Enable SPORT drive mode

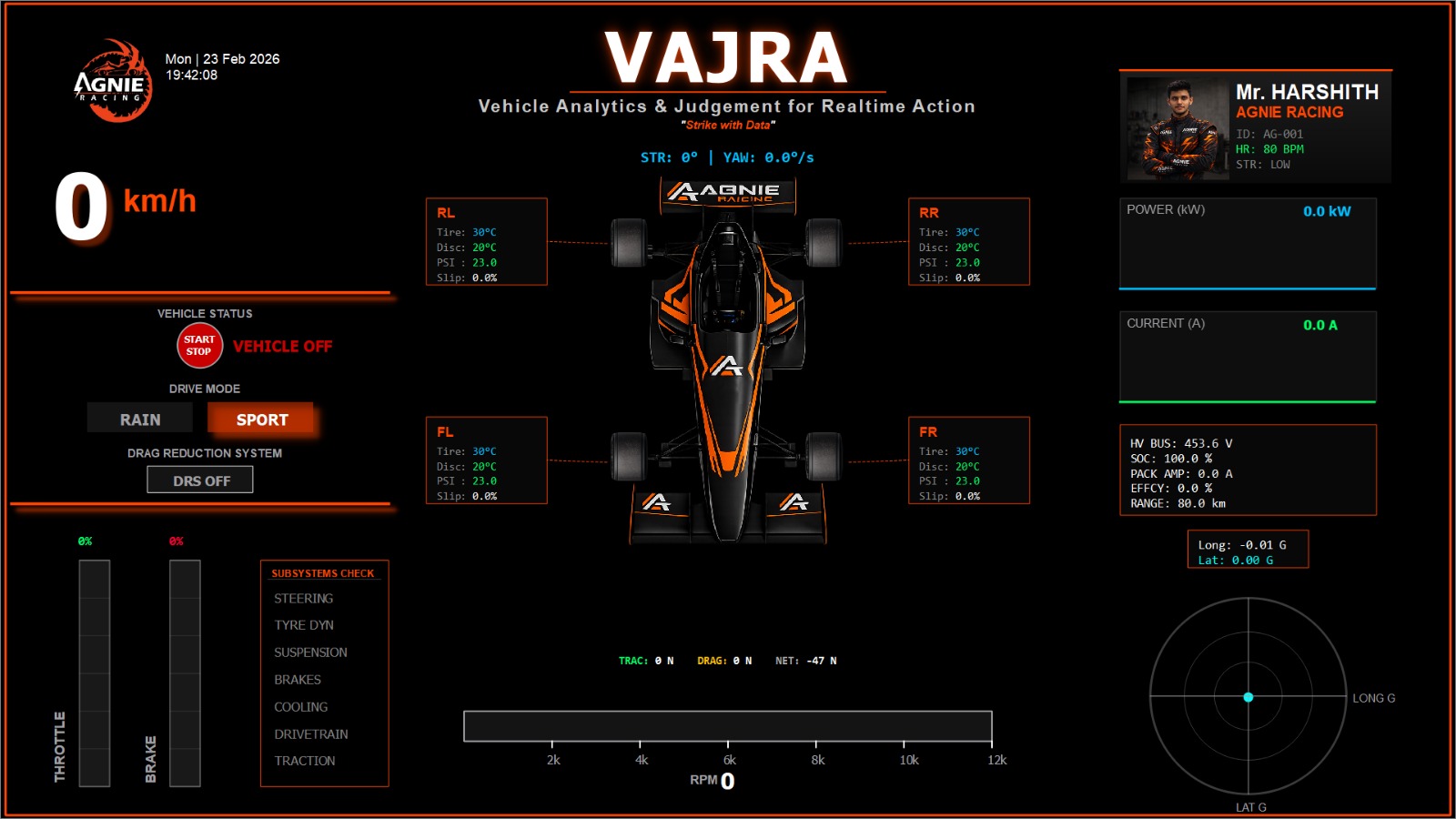[260, 419]
